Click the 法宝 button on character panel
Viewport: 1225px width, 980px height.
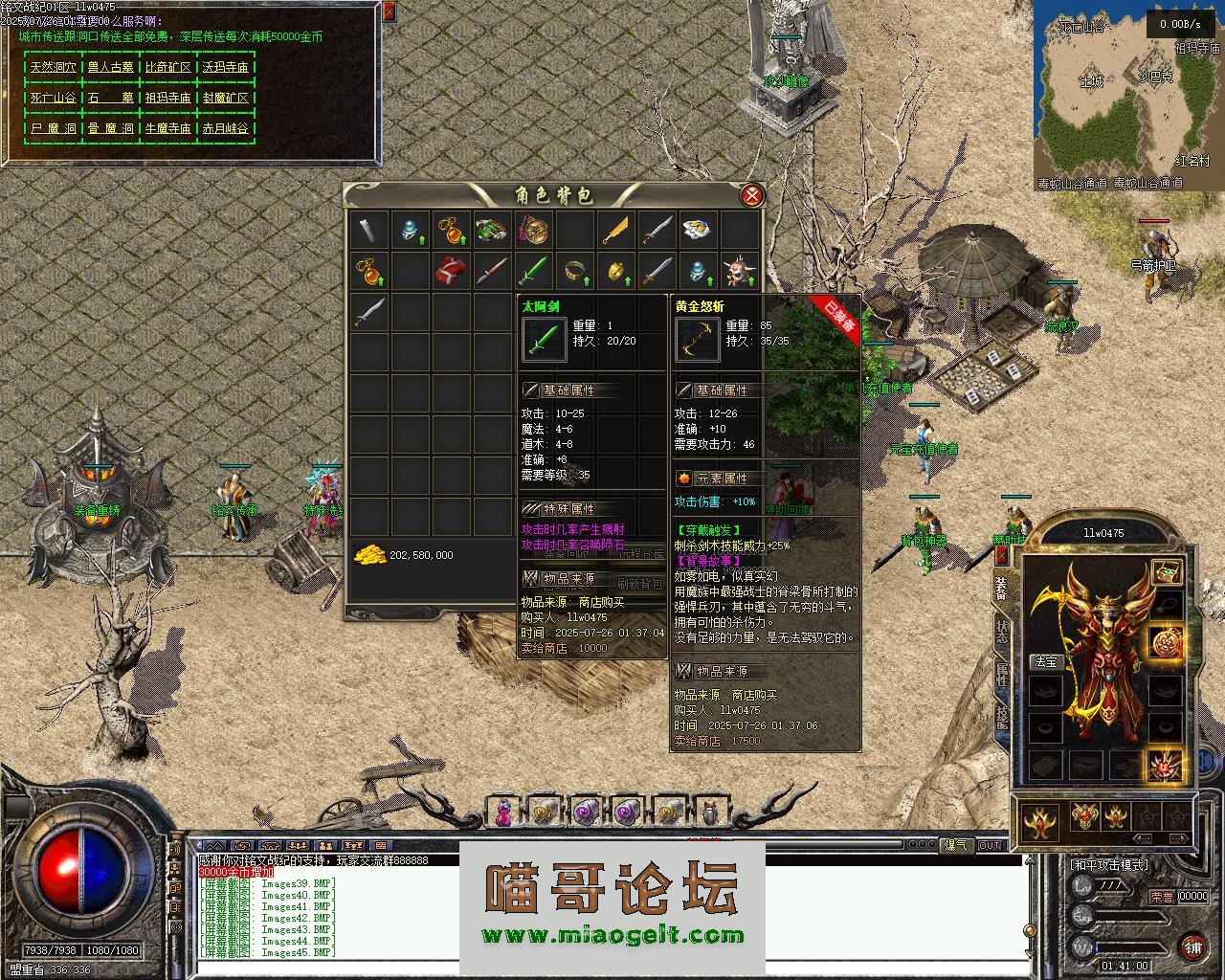point(1045,661)
